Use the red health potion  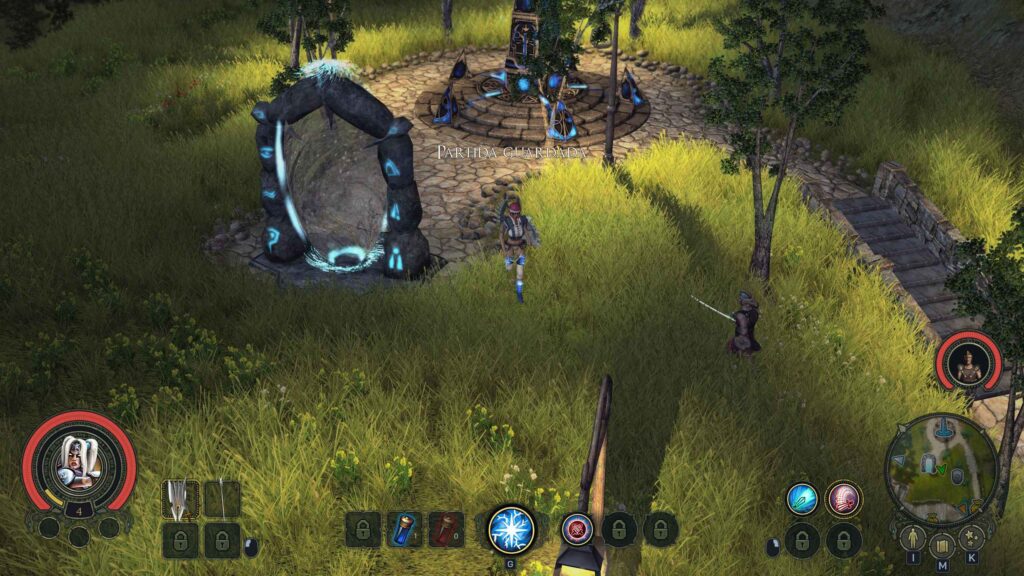pos(446,529)
